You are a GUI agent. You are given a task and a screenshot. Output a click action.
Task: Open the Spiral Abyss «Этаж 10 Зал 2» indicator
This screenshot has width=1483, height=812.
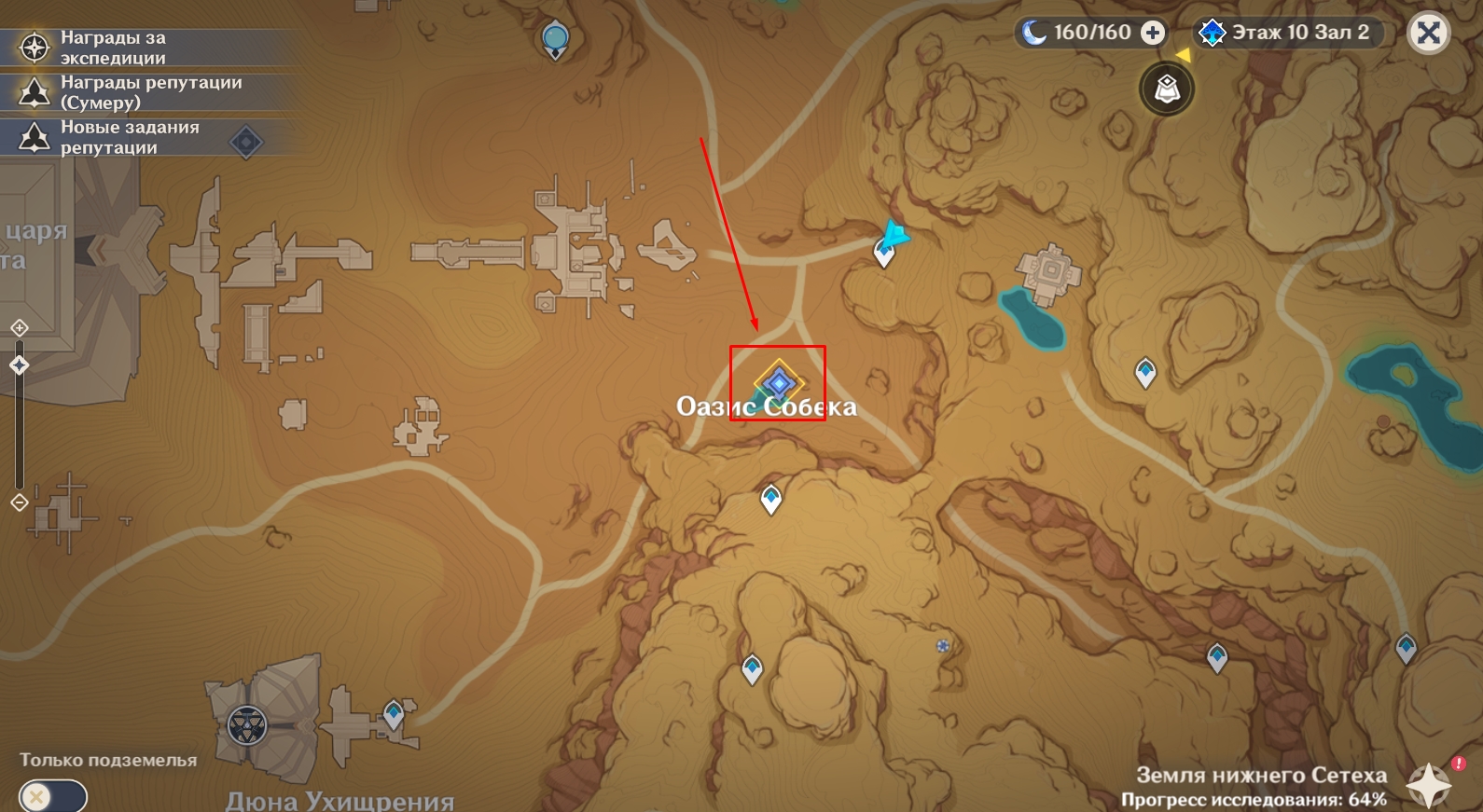[1288, 33]
